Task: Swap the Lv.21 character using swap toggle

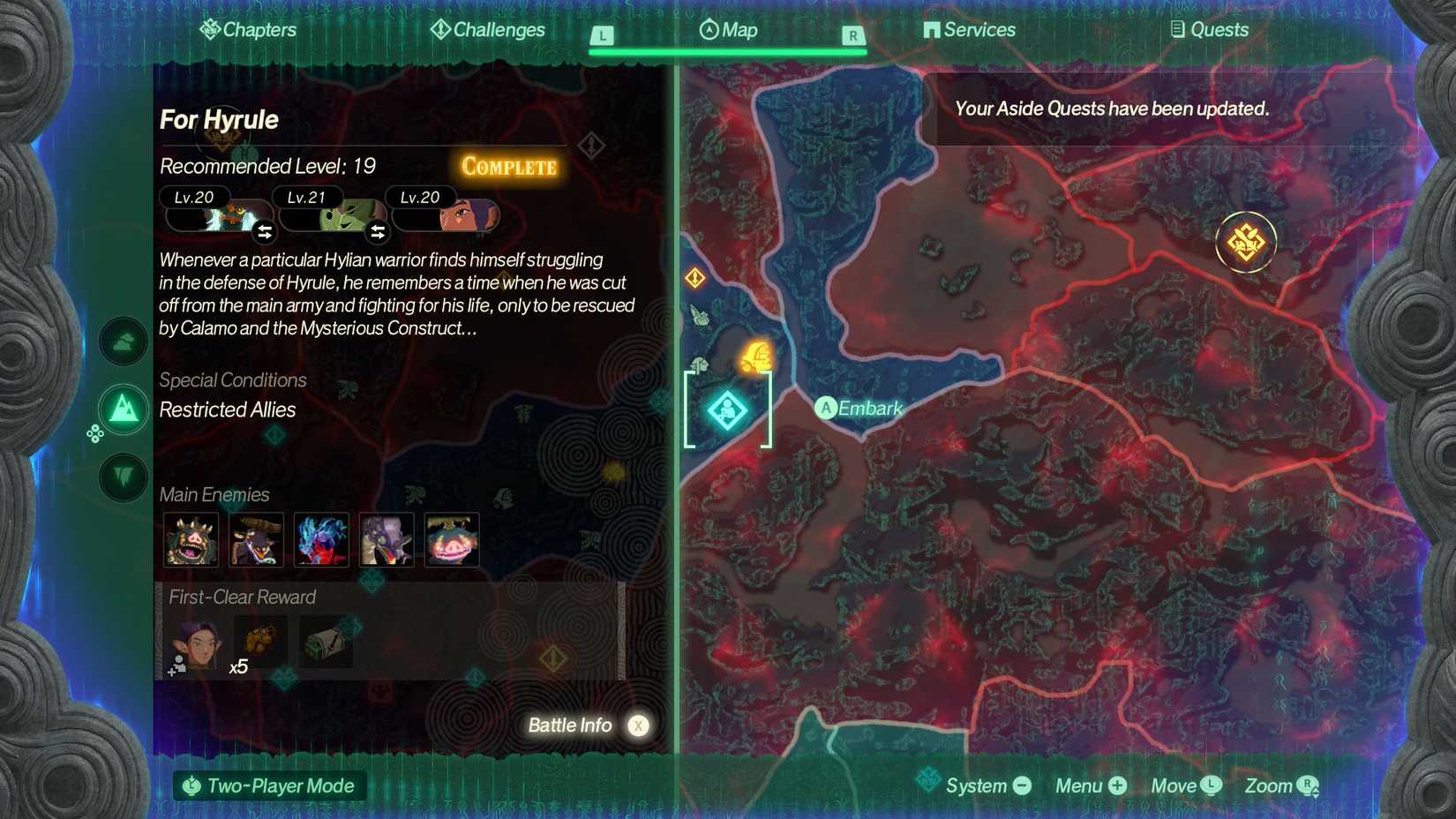Action: click(x=379, y=231)
